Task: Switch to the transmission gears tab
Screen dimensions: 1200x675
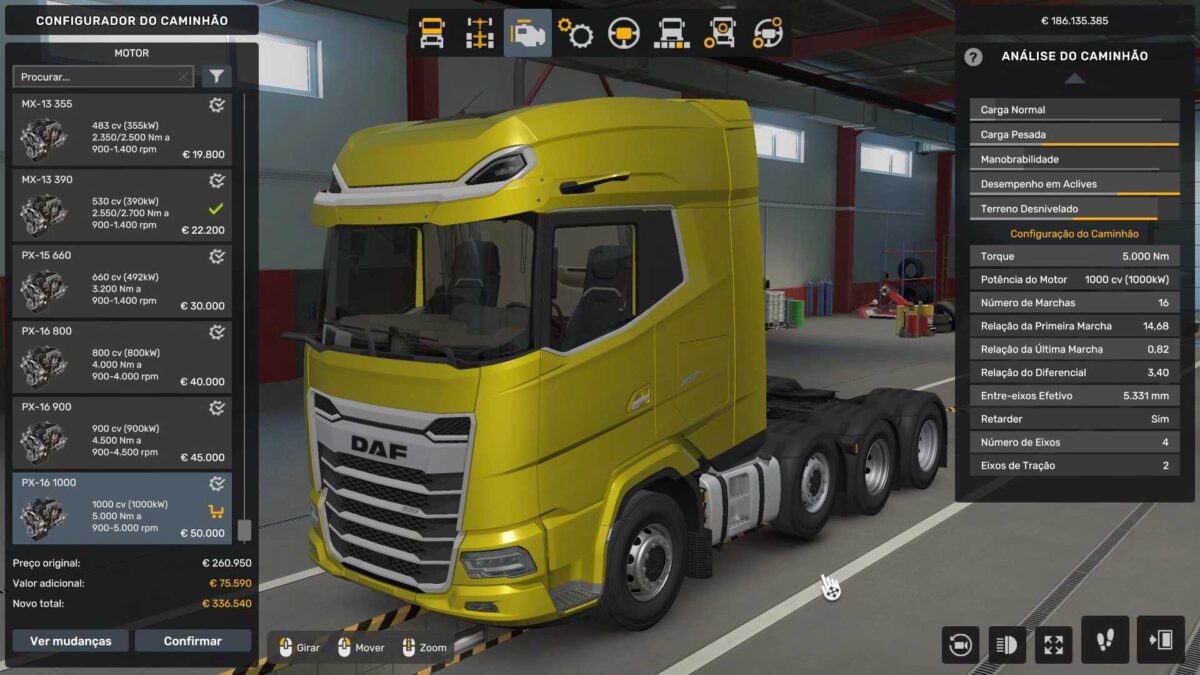Action: (x=576, y=33)
